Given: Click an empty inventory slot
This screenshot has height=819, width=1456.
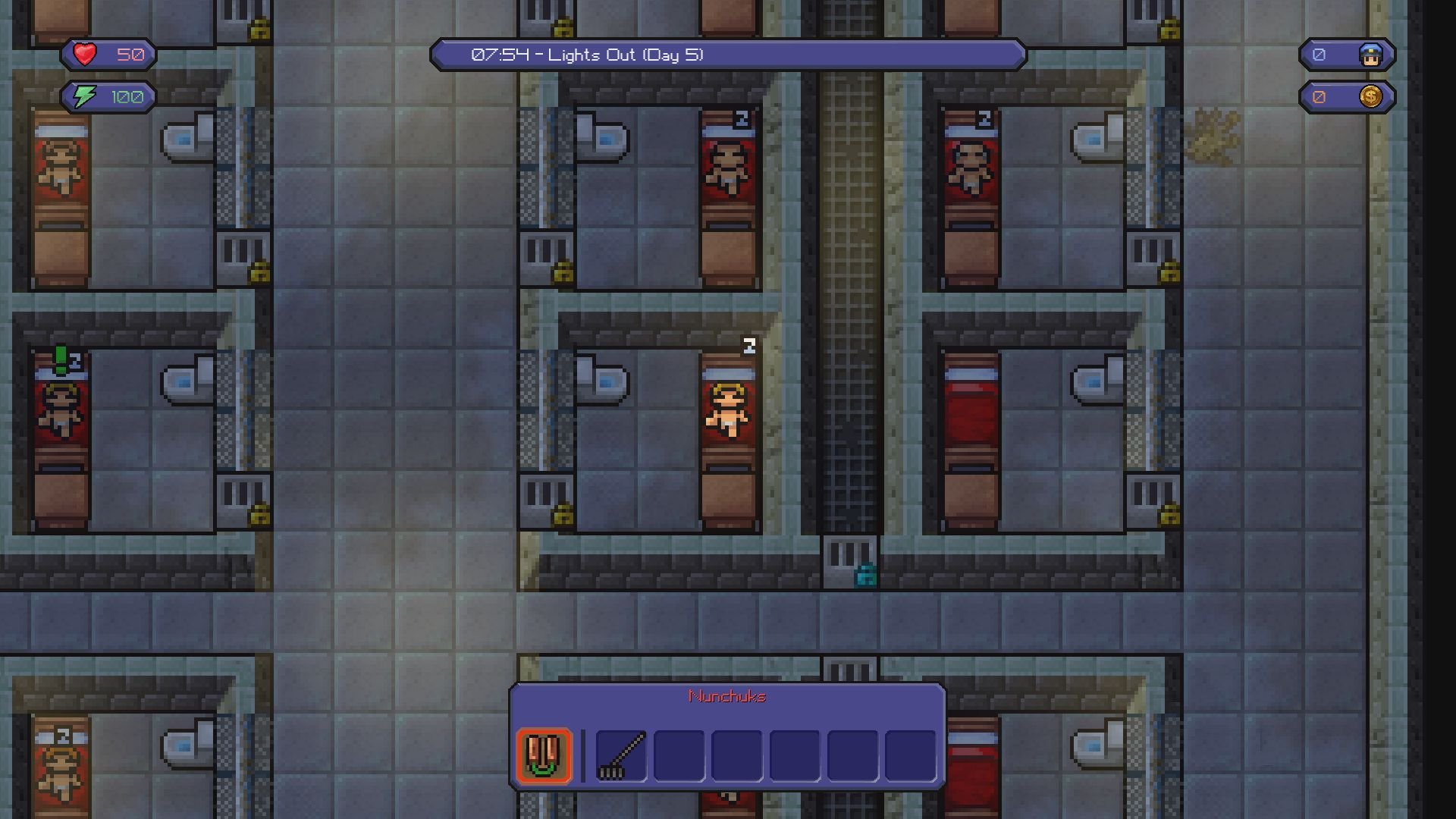Looking at the screenshot, I should [678, 756].
